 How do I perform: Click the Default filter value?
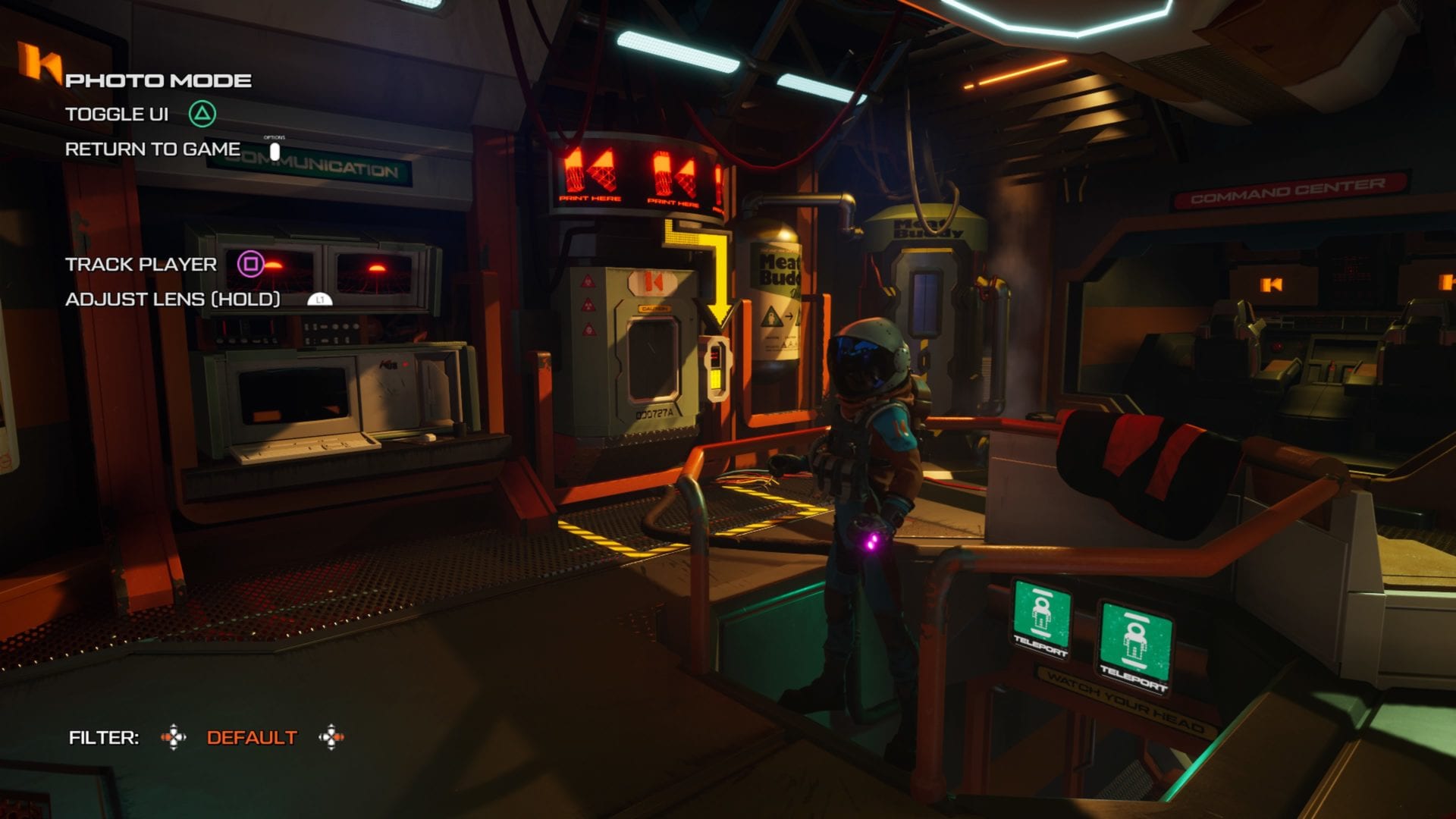252,738
